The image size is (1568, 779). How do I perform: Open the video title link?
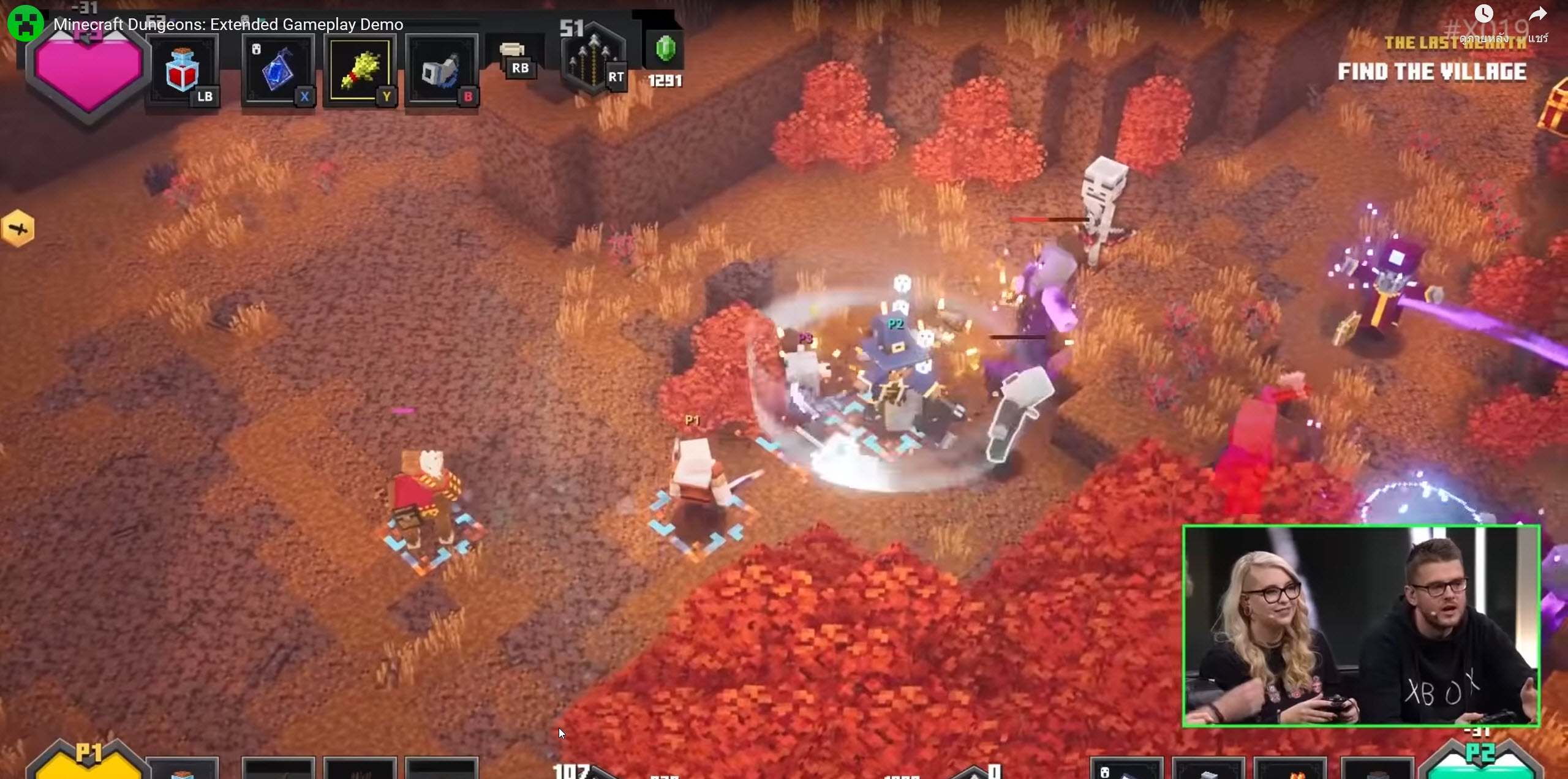[228, 24]
